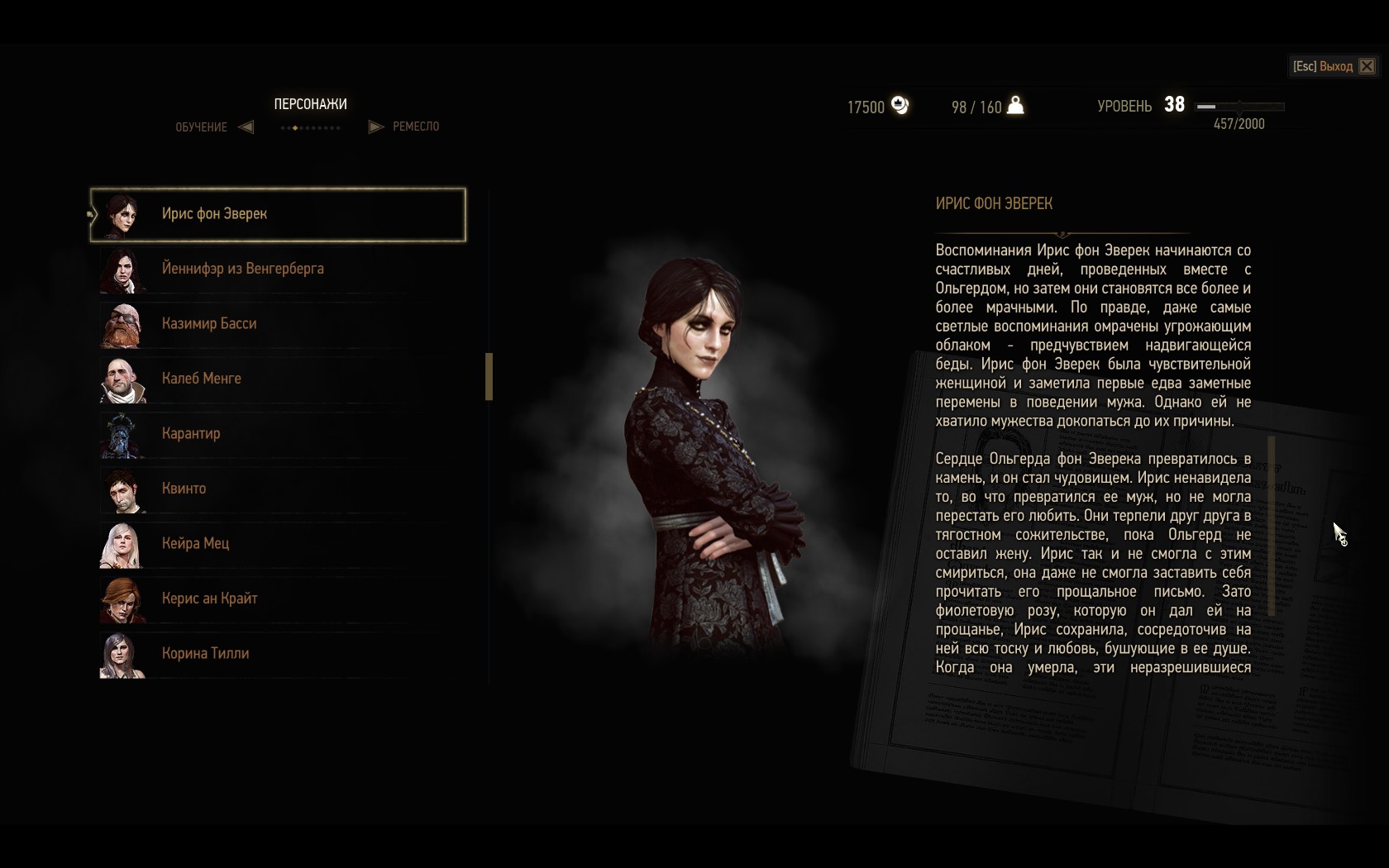Switch to the previous tab Обучение
1389x868 pixels.
pos(246,127)
